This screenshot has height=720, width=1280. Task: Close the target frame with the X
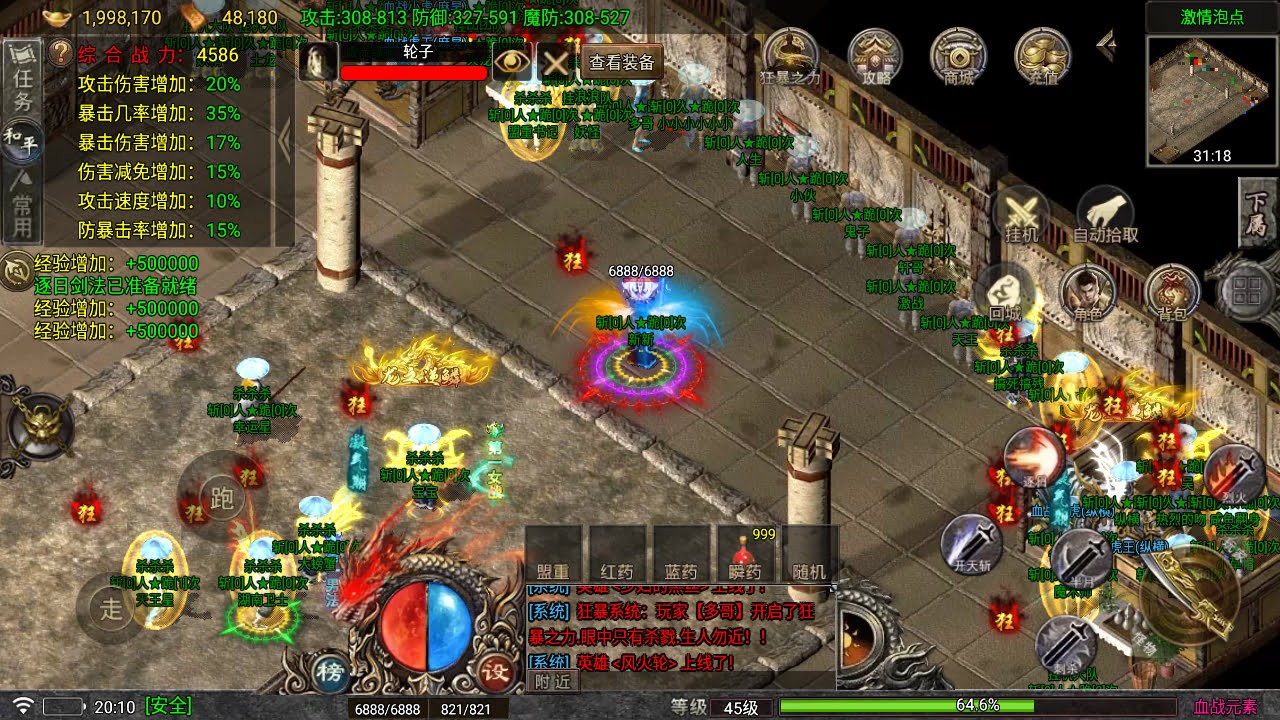556,62
